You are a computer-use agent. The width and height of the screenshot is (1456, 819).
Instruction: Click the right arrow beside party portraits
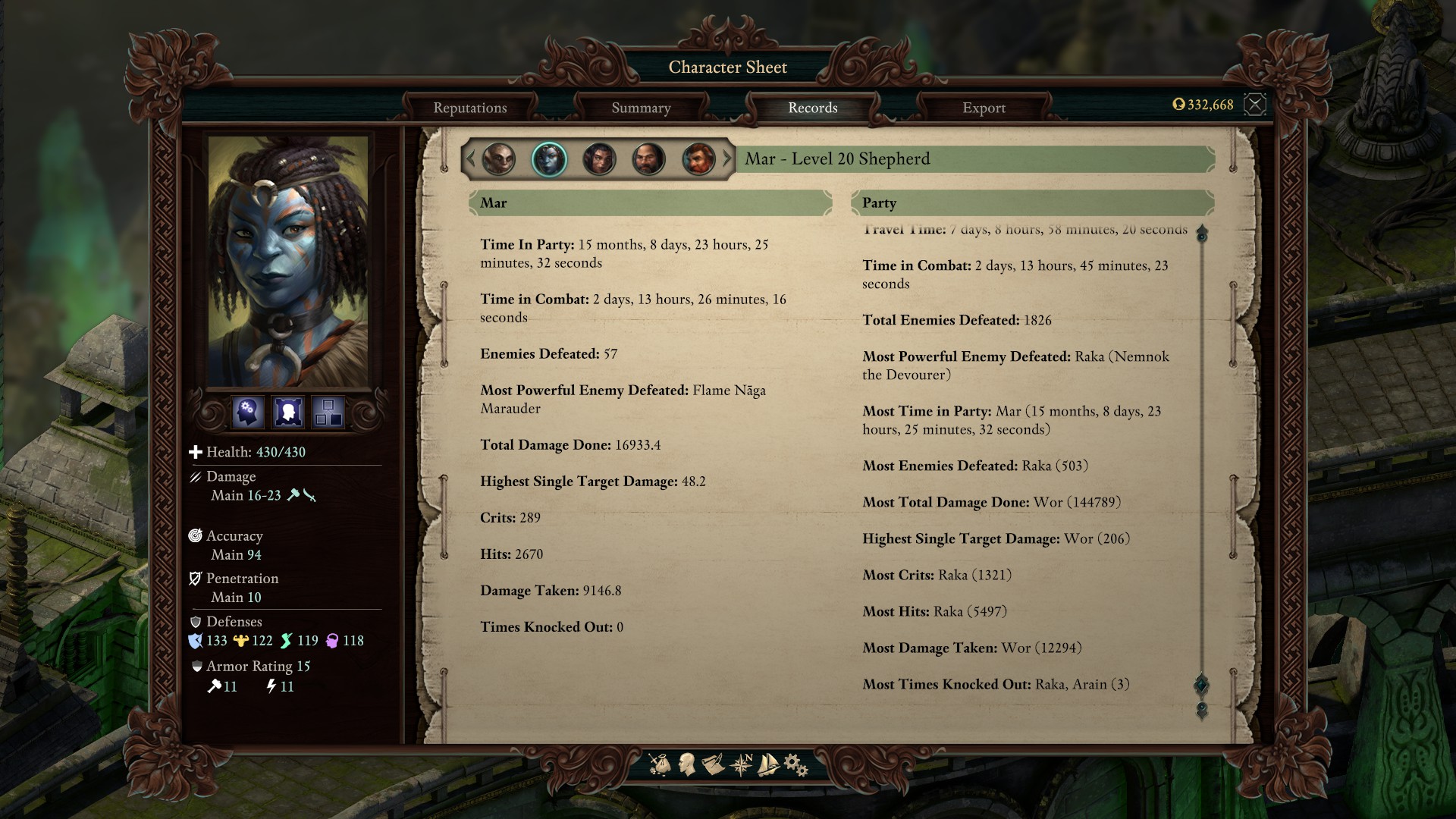(727, 159)
